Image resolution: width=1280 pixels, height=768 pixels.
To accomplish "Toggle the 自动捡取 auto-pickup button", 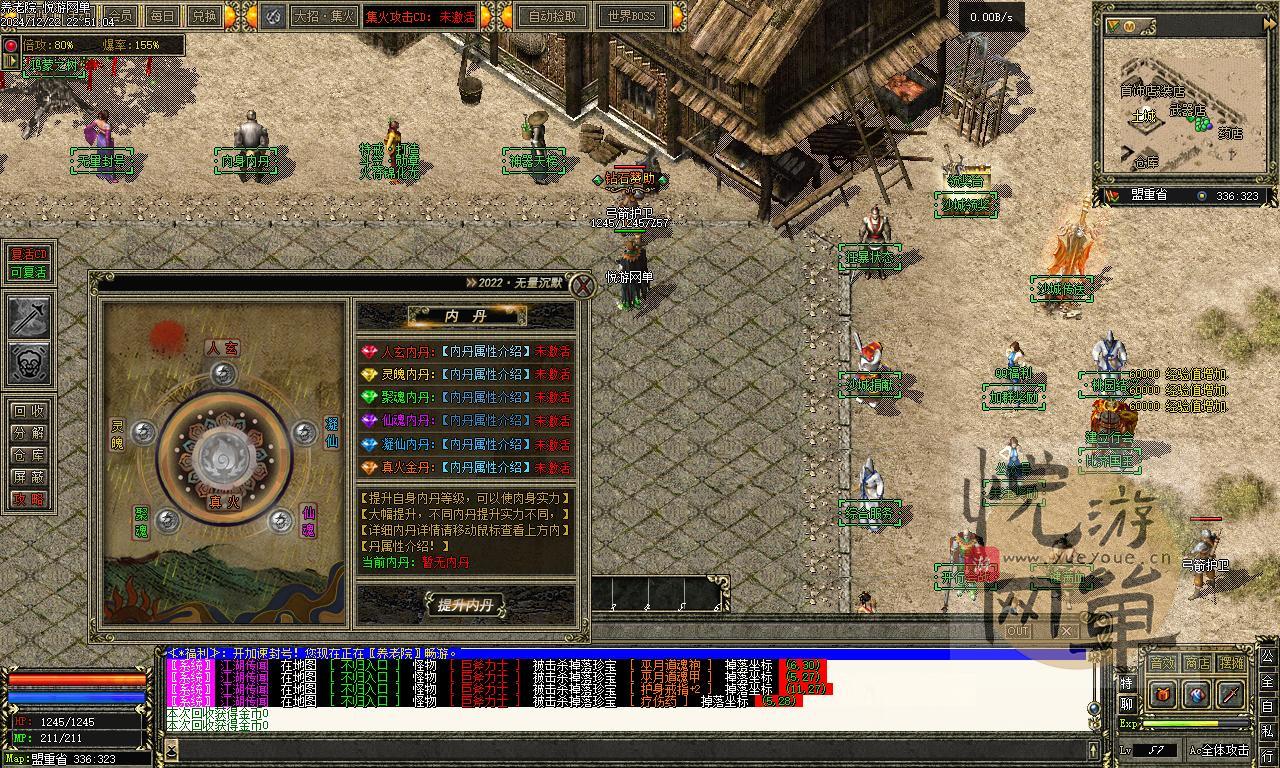I will [x=553, y=16].
